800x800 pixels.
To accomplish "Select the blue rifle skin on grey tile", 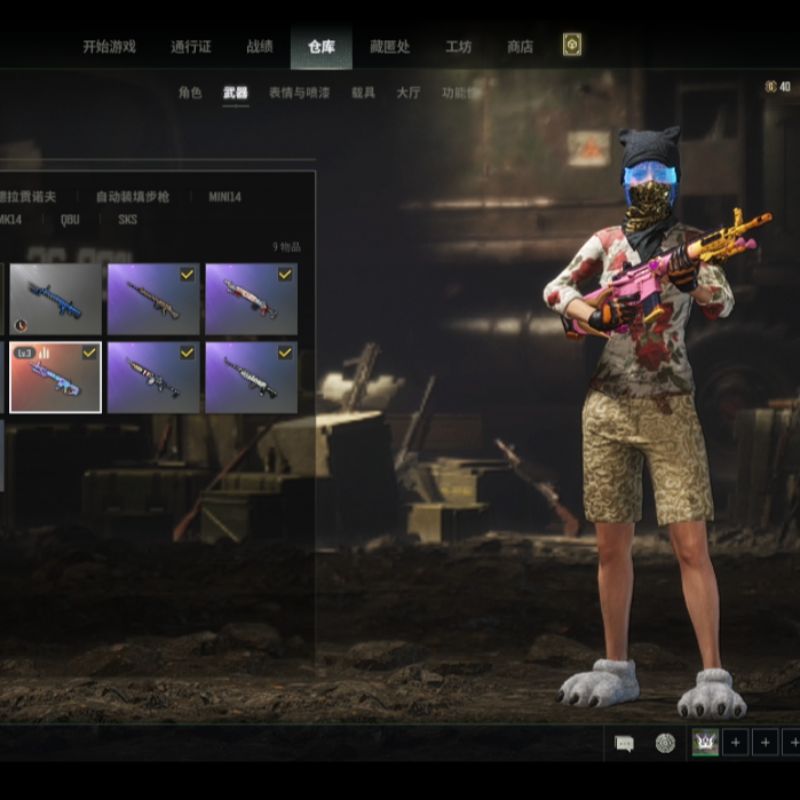I will click(55, 298).
